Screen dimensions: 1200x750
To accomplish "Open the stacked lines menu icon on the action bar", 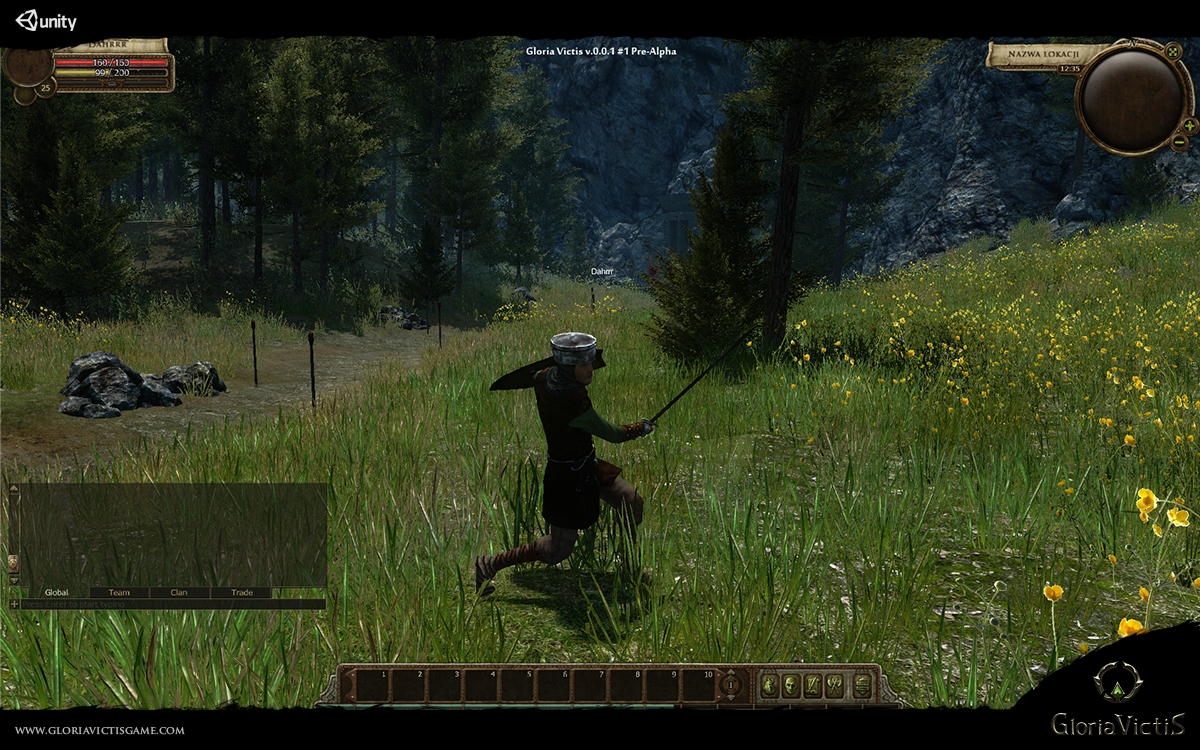I will [860, 685].
